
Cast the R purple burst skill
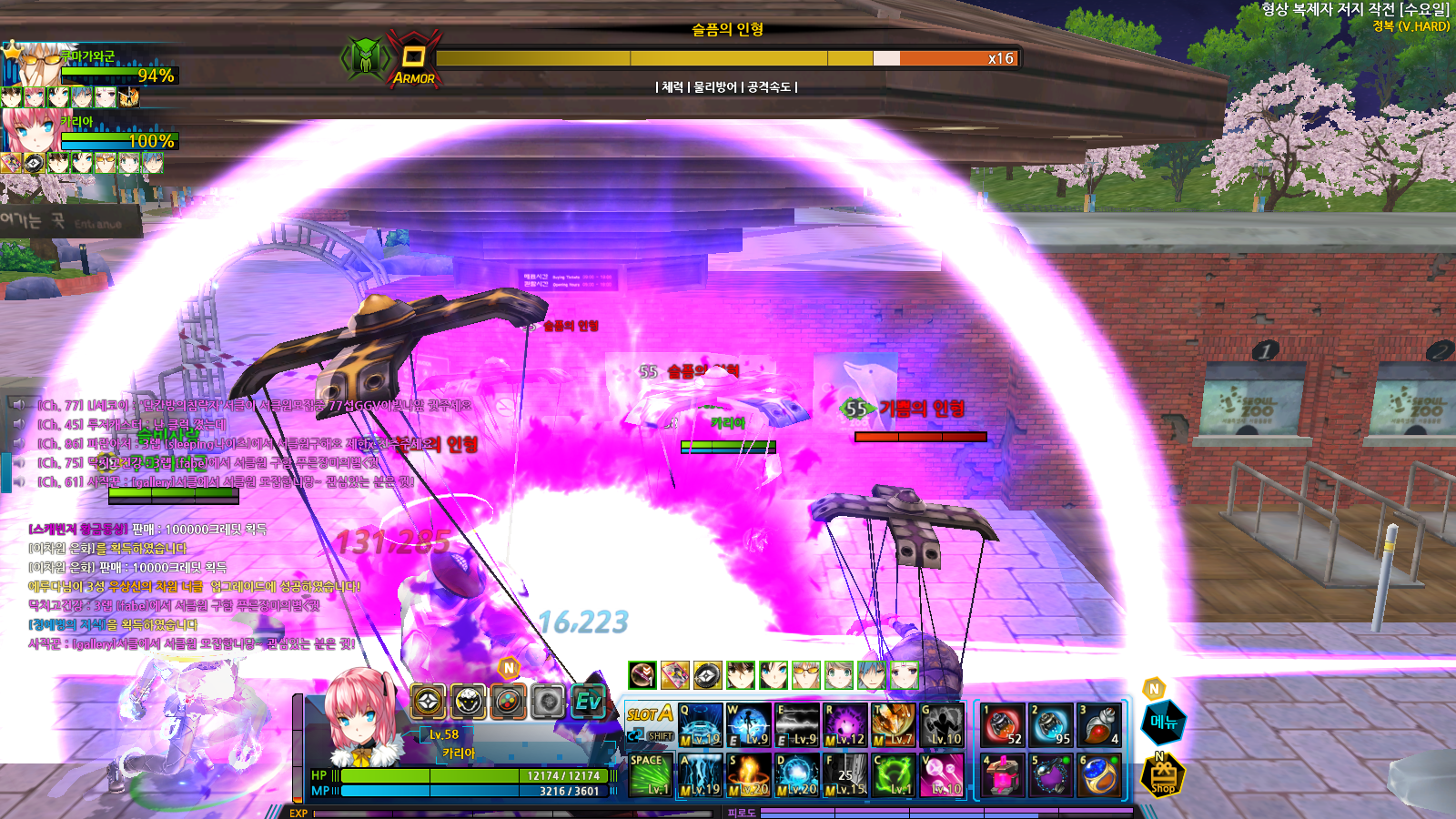point(845,725)
